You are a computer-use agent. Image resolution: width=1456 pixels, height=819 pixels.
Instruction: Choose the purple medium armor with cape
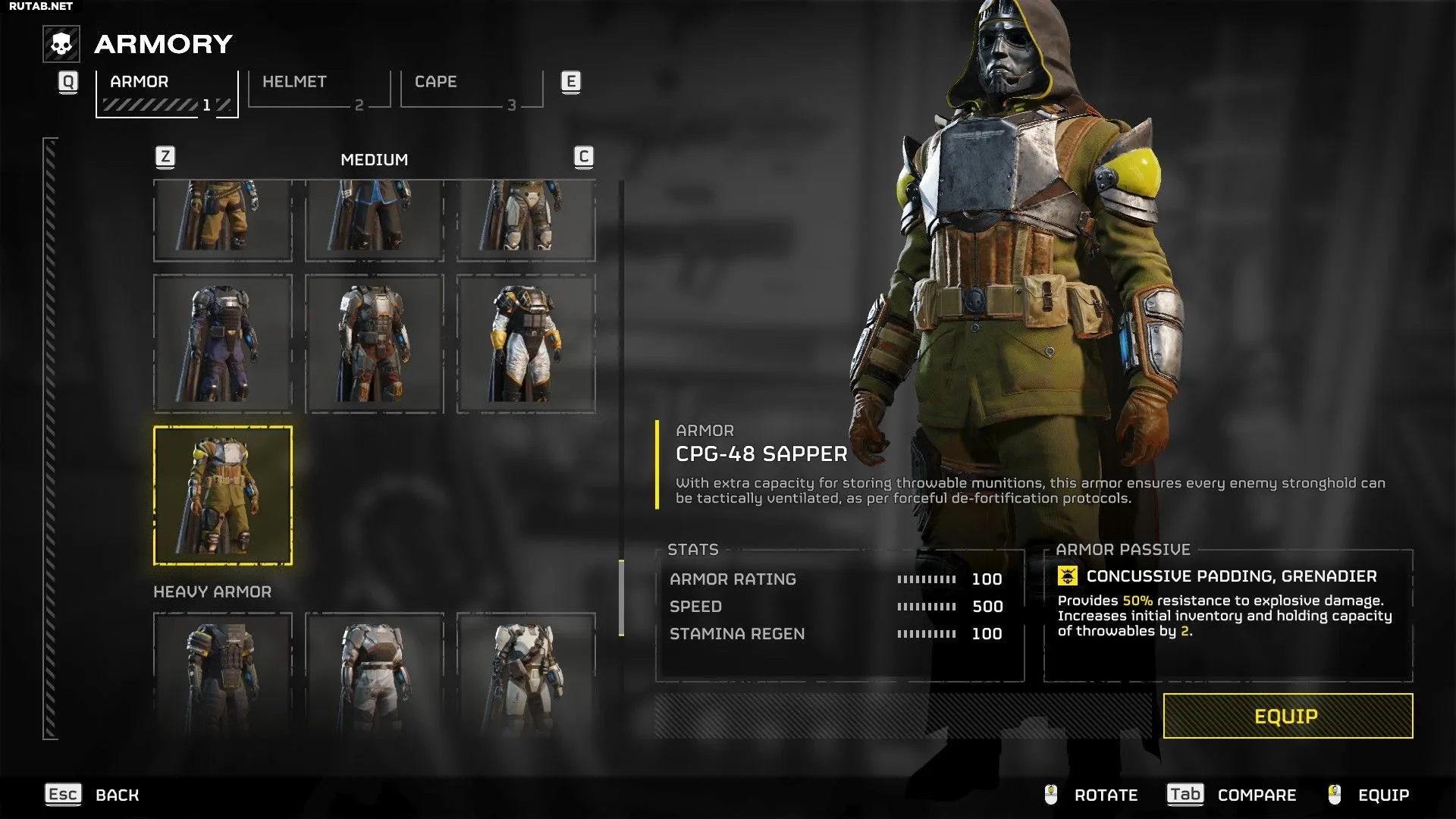click(223, 344)
